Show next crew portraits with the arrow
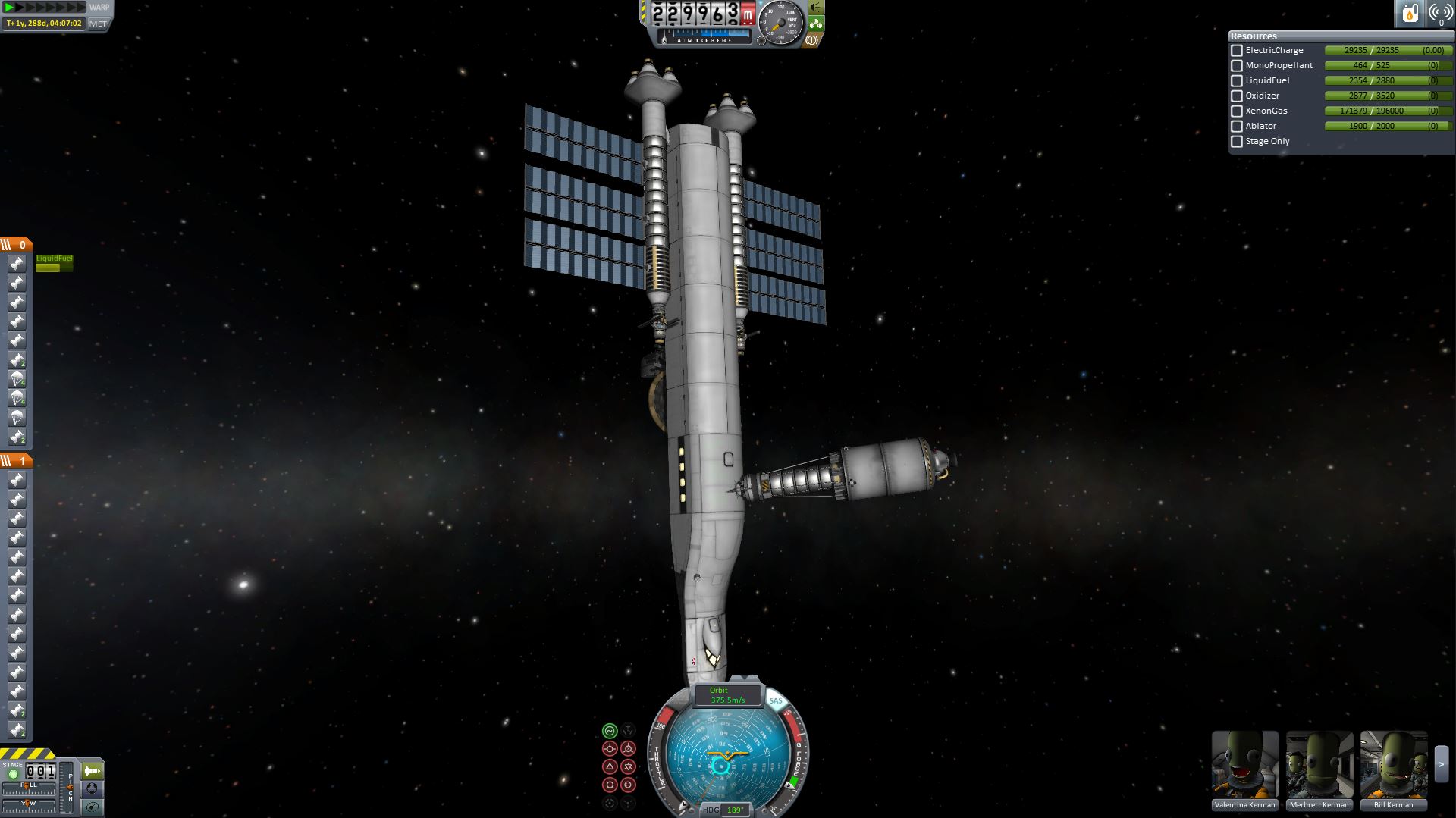This screenshot has height=818, width=1456. coord(1442,765)
